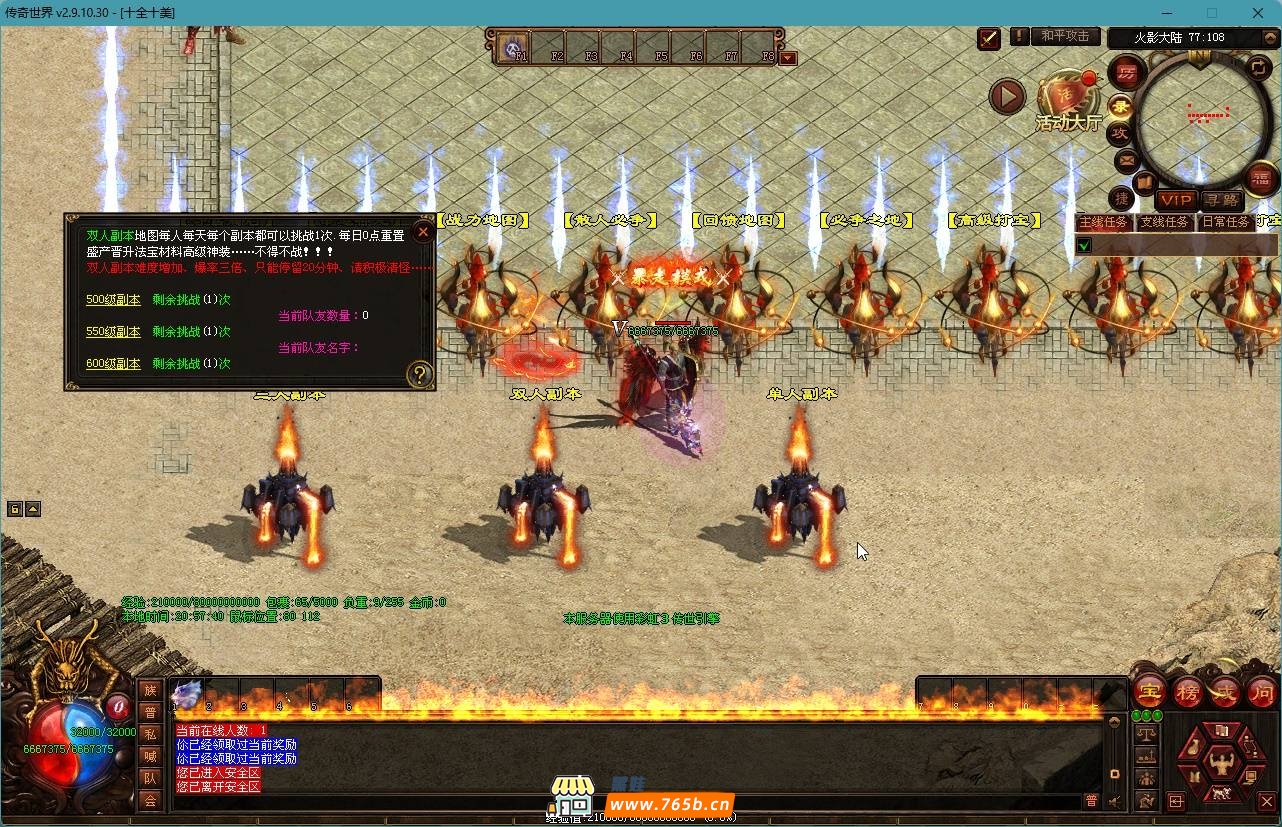Image resolution: width=1282 pixels, height=827 pixels.
Task: Click the round play arrow button
Action: (x=1007, y=97)
